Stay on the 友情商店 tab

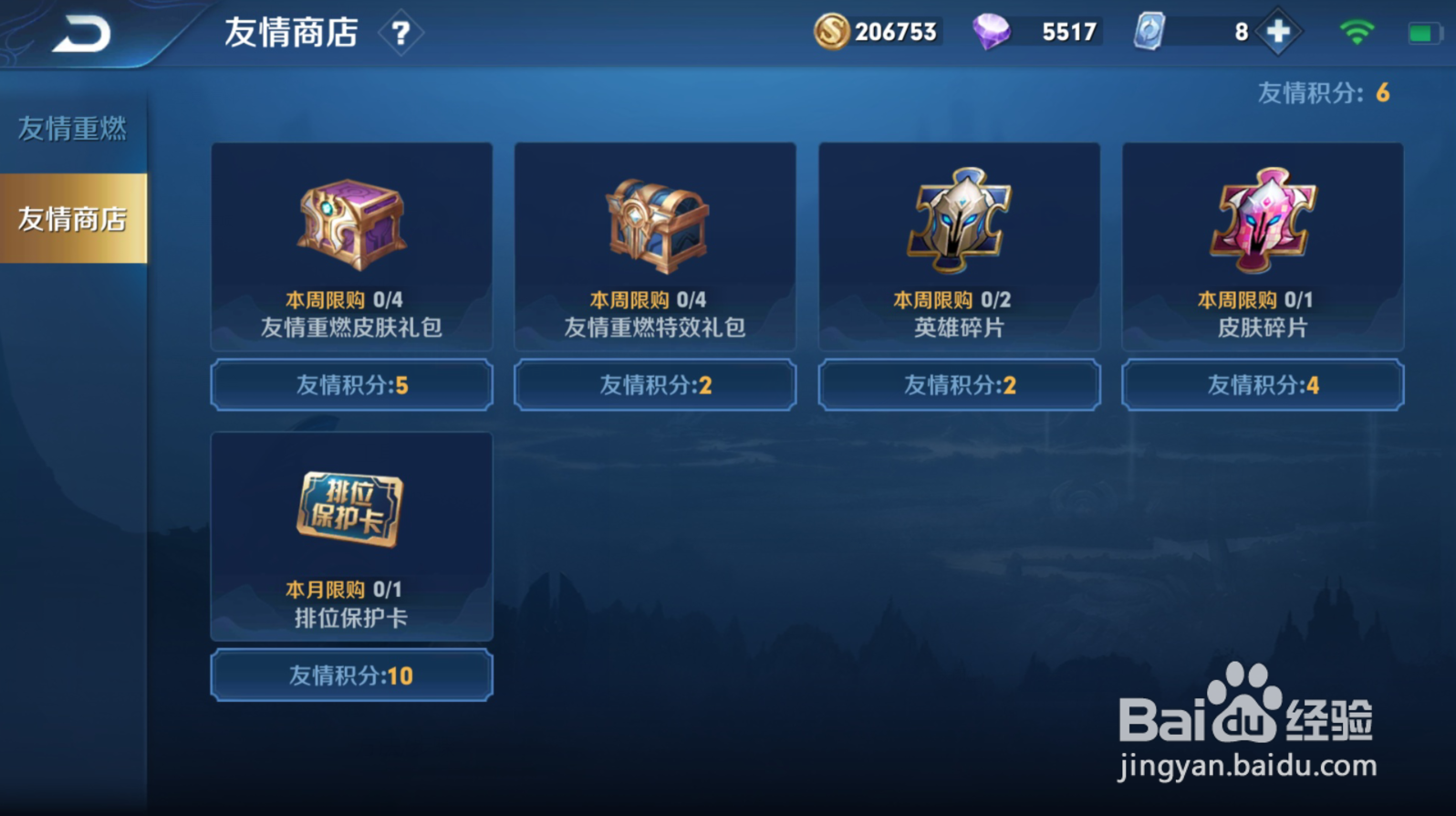(x=71, y=219)
